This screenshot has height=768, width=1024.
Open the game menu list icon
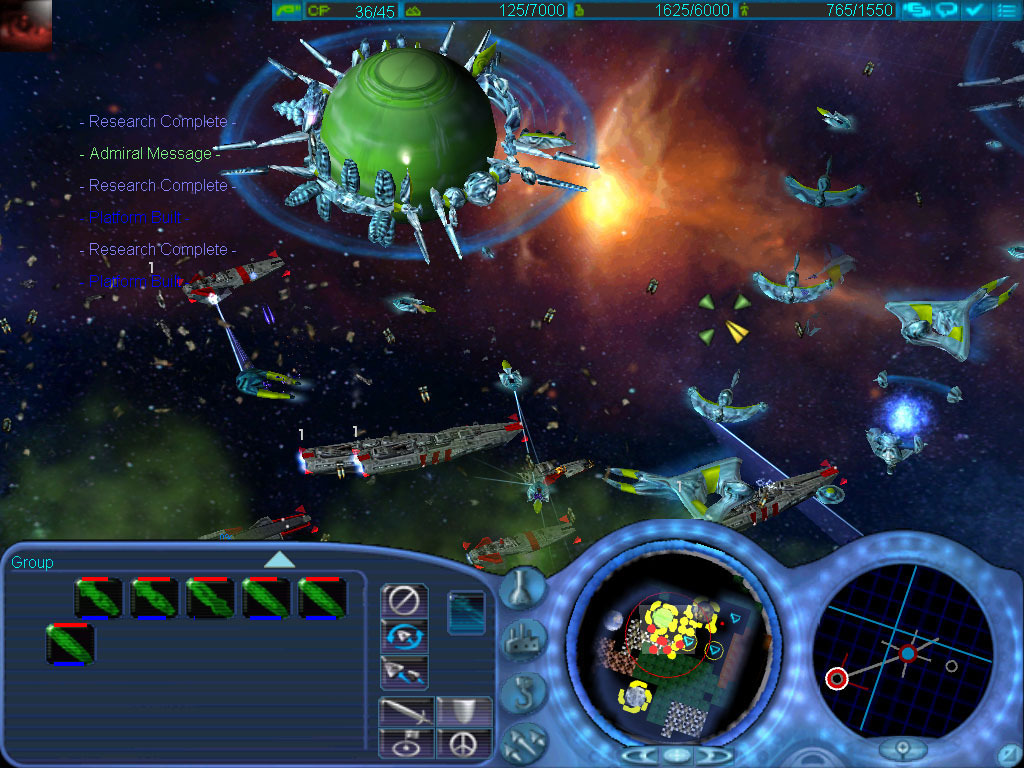point(1006,10)
